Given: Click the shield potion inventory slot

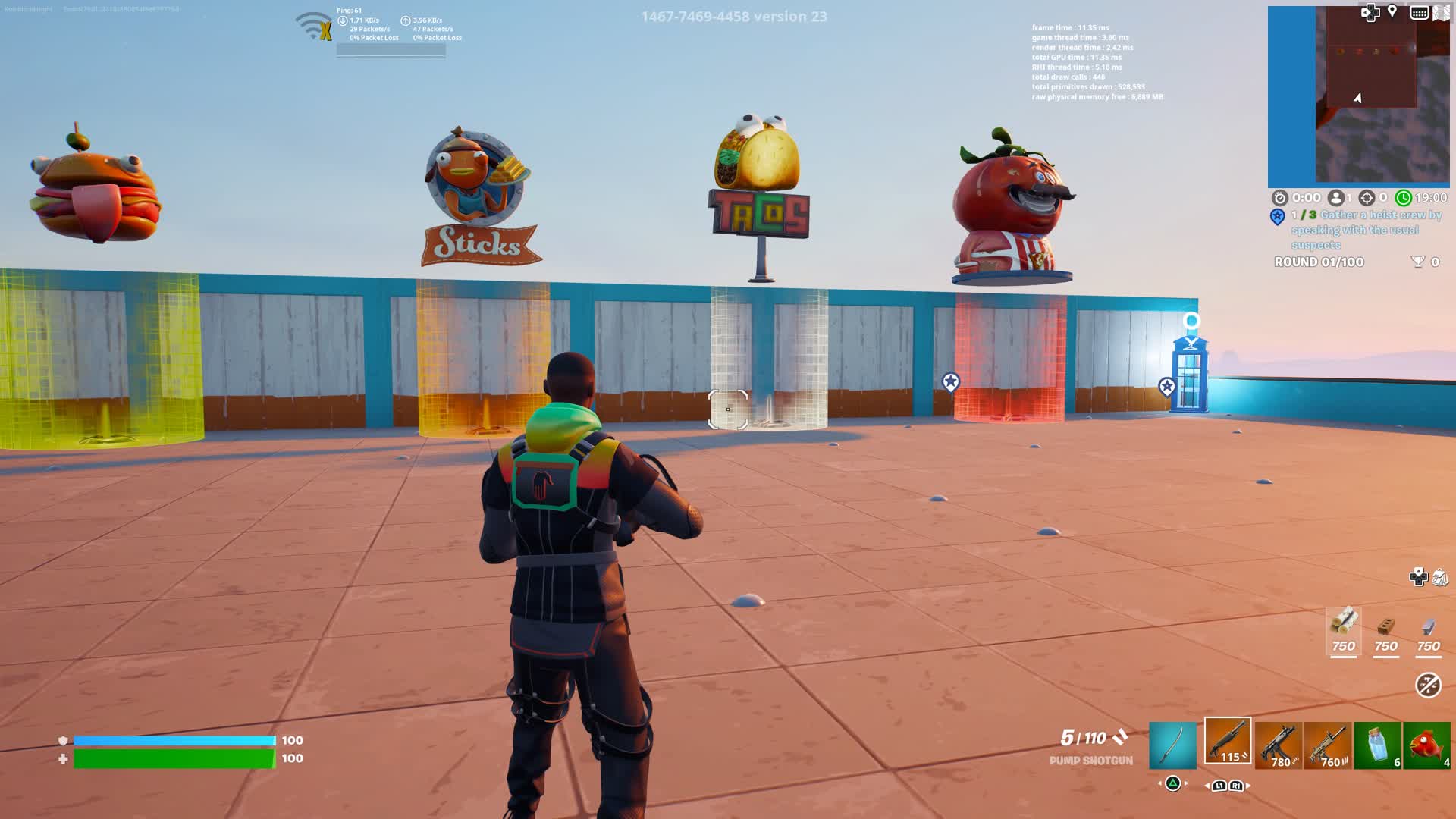Looking at the screenshot, I should click(x=1376, y=743).
